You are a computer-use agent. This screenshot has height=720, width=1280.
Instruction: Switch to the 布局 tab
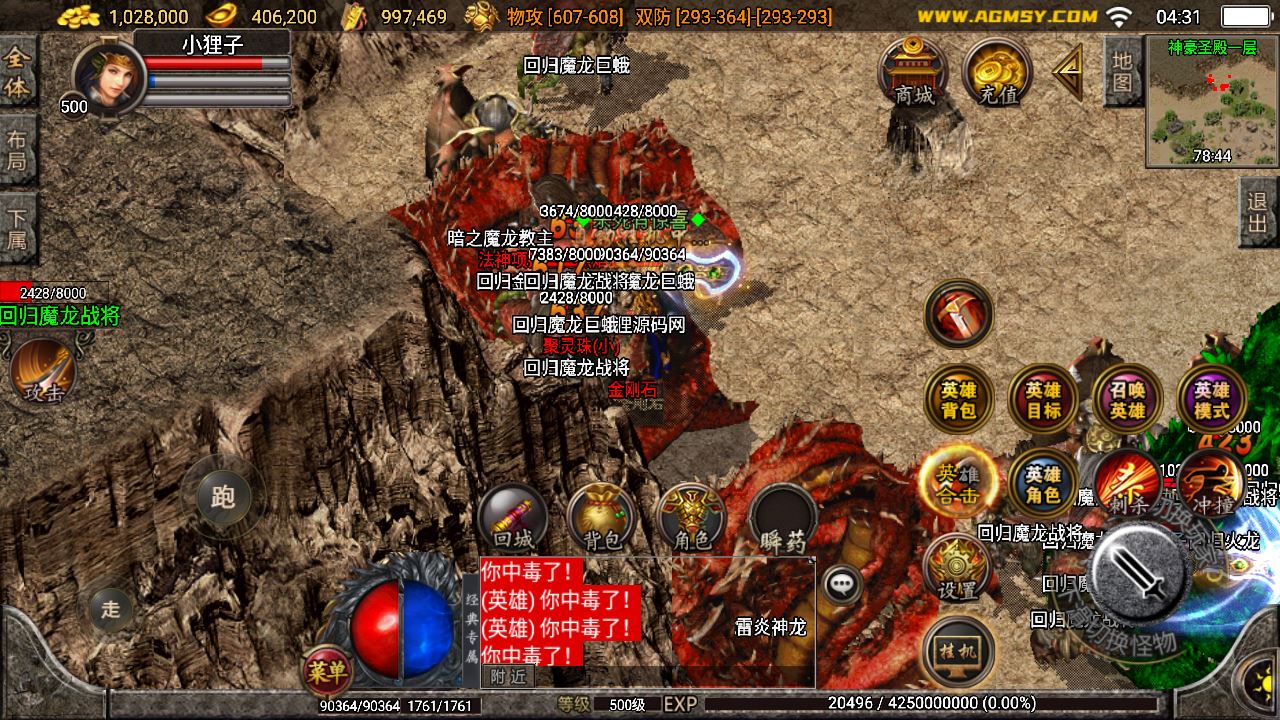coord(18,149)
